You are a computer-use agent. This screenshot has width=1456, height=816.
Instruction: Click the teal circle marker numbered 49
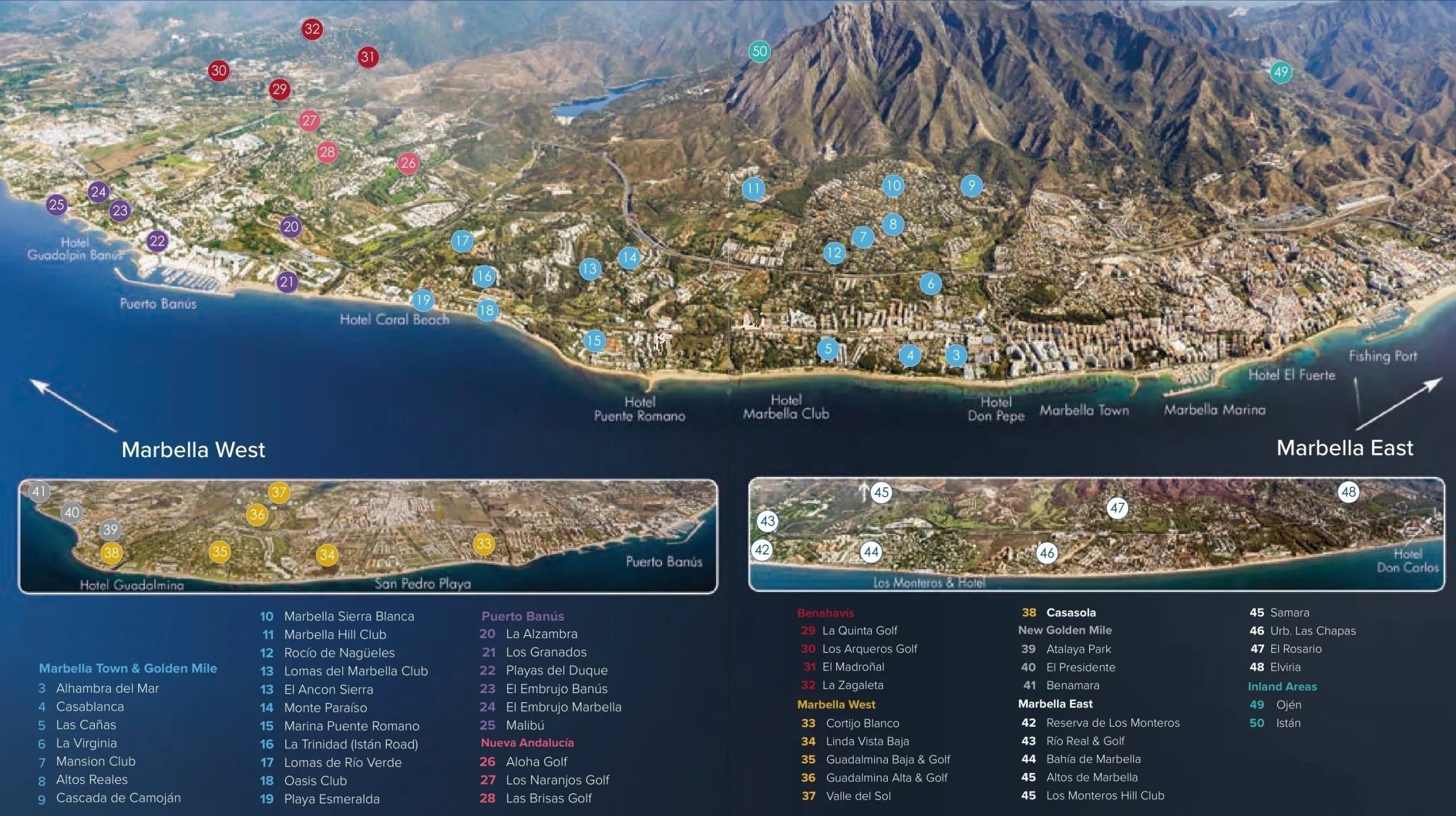click(x=1281, y=72)
